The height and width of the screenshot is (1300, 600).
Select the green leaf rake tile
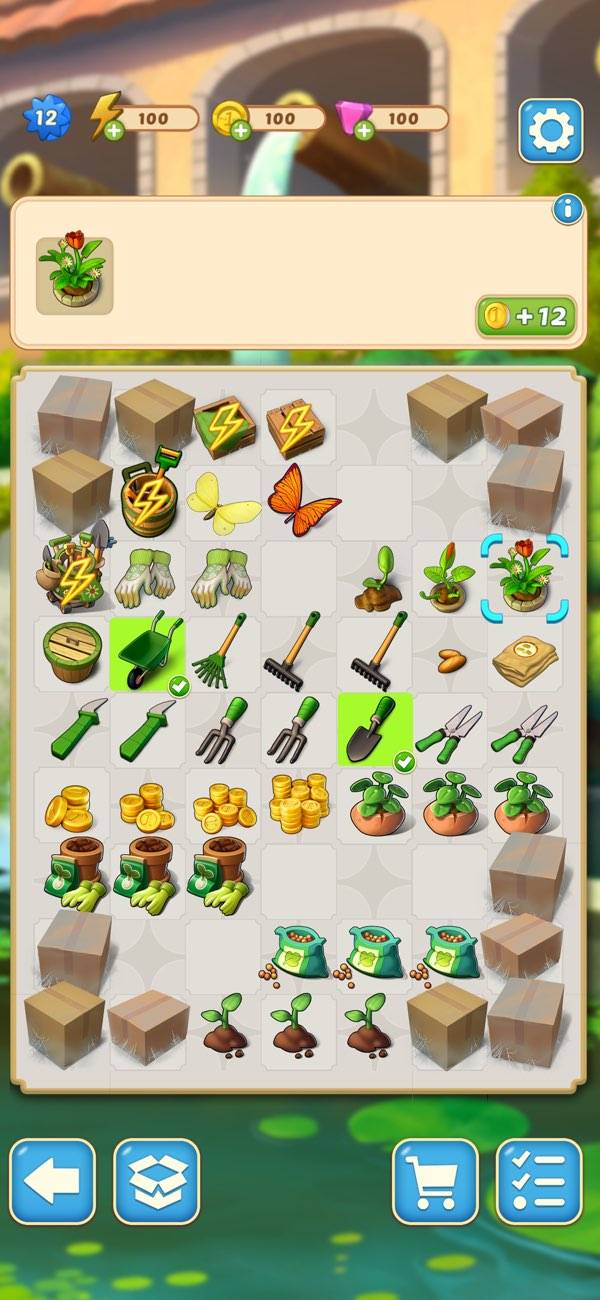click(x=223, y=654)
